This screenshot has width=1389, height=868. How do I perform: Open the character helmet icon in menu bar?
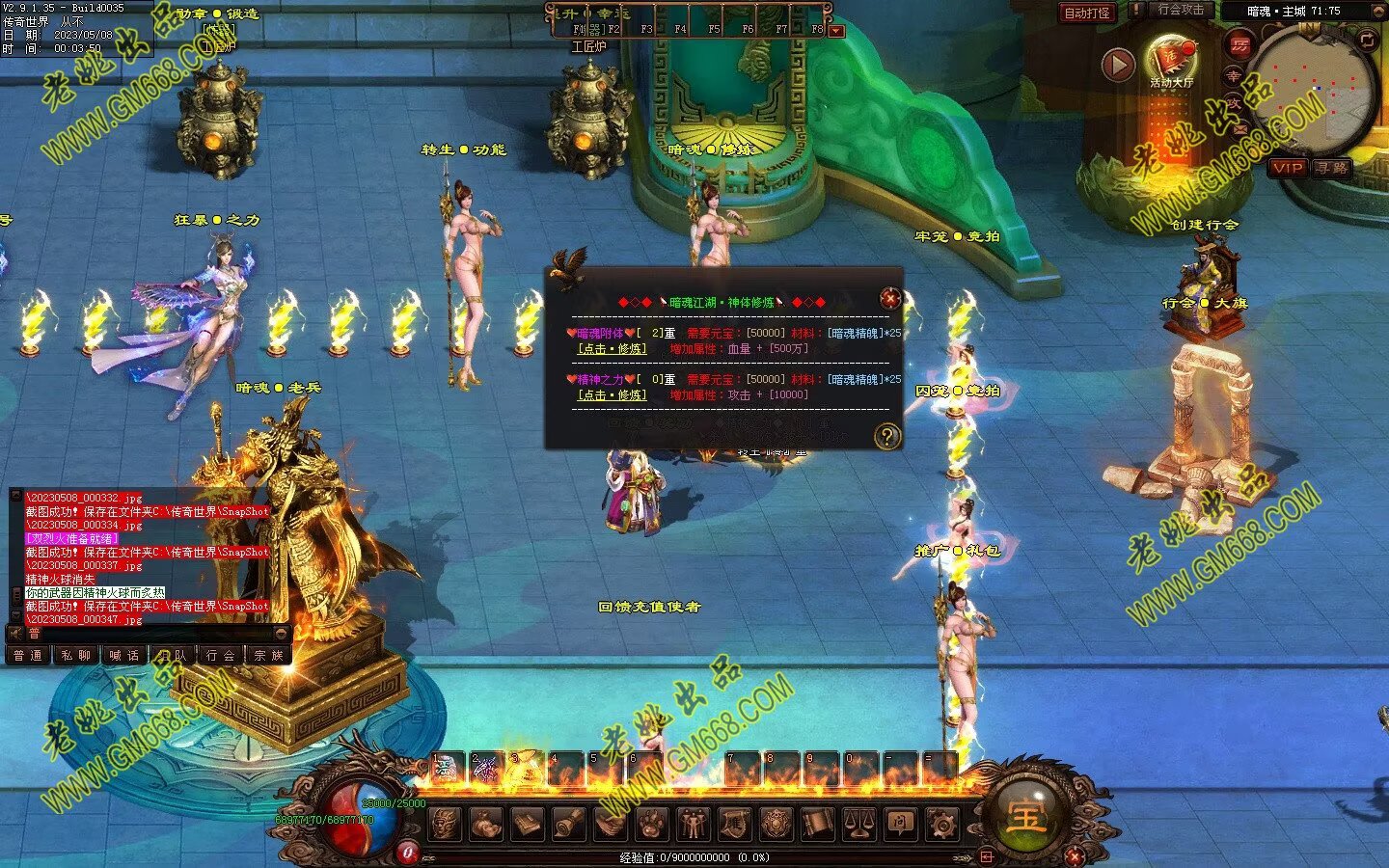(446, 825)
